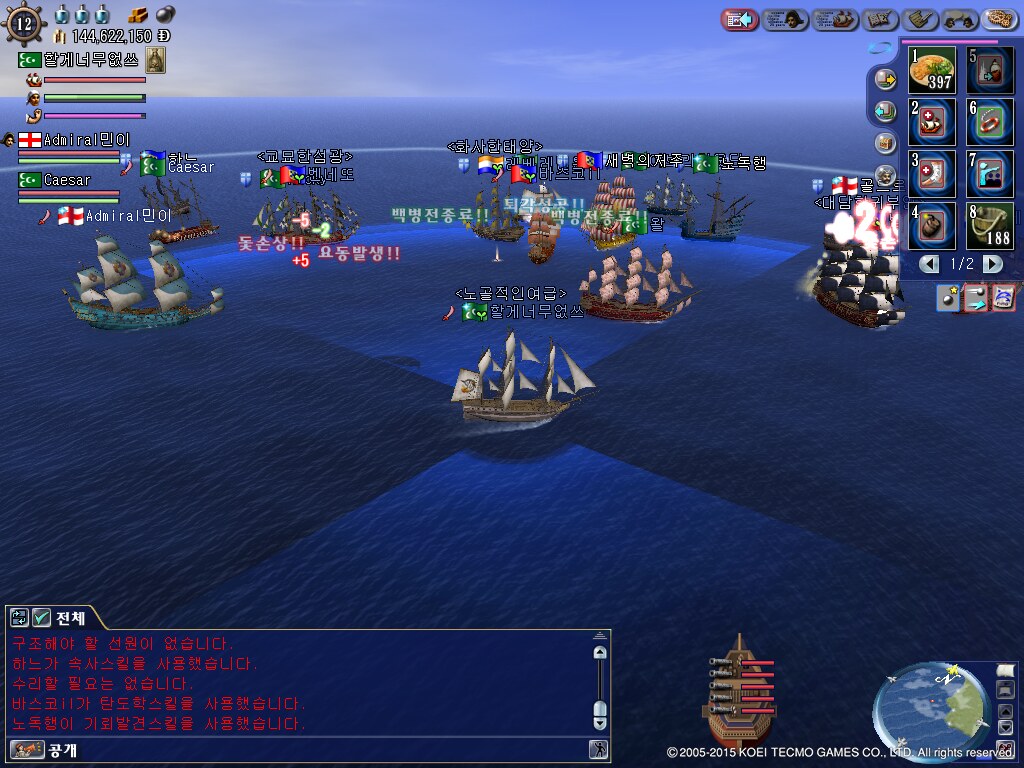The width and height of the screenshot is (1024, 768).
Task: Activate the ship repair skill in slot 2
Action: pos(932,122)
